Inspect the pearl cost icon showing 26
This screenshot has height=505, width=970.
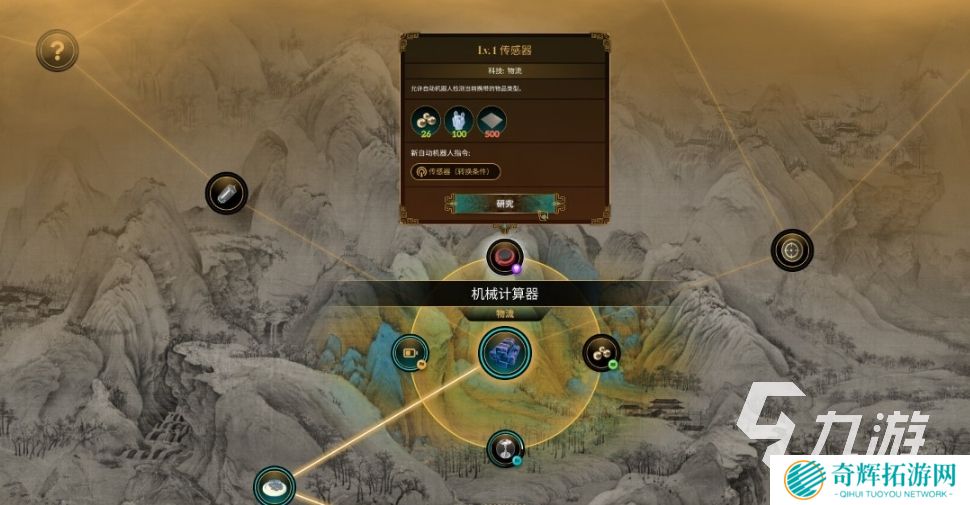pos(427,120)
